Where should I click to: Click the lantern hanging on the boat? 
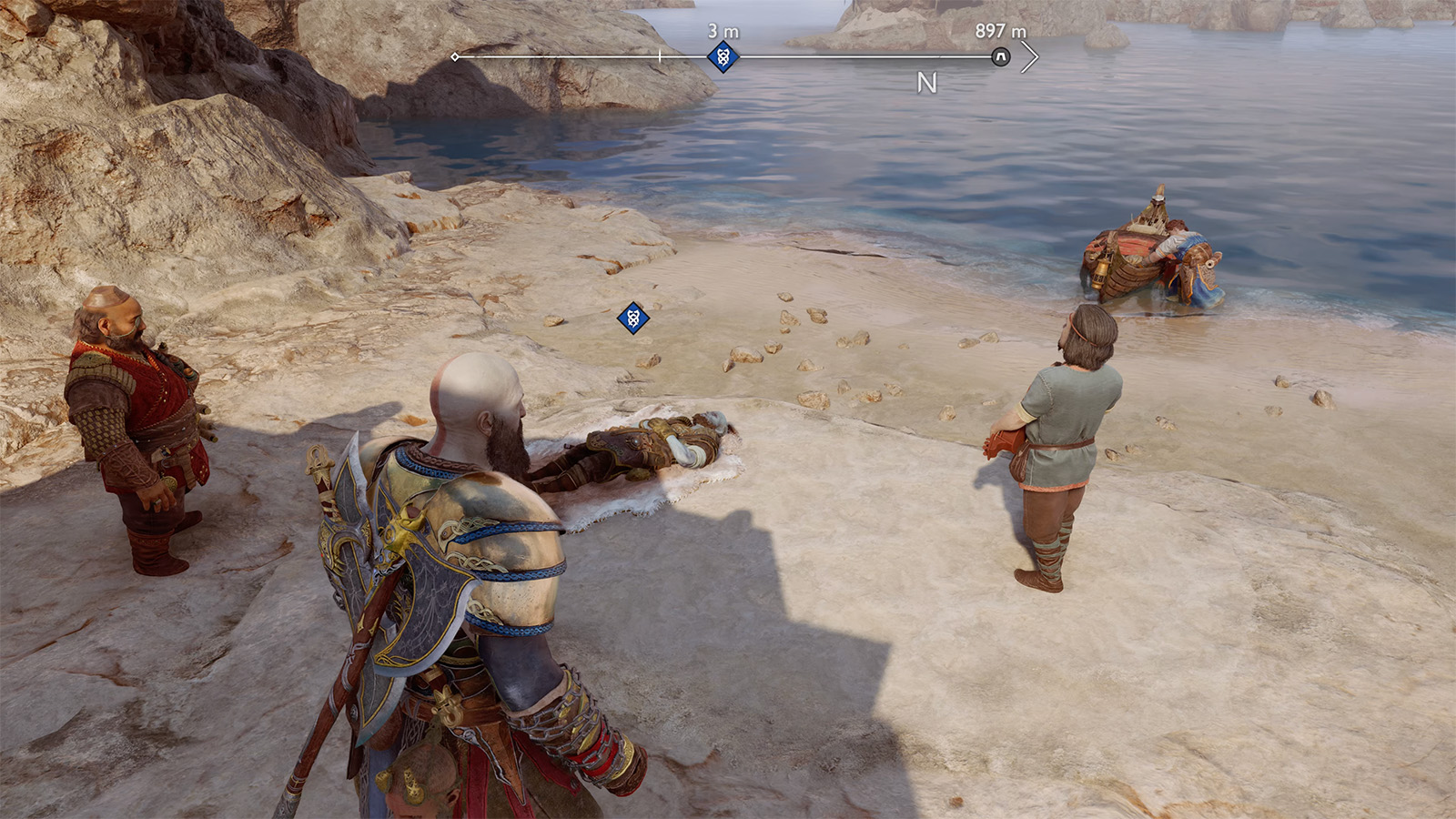coord(1100,275)
